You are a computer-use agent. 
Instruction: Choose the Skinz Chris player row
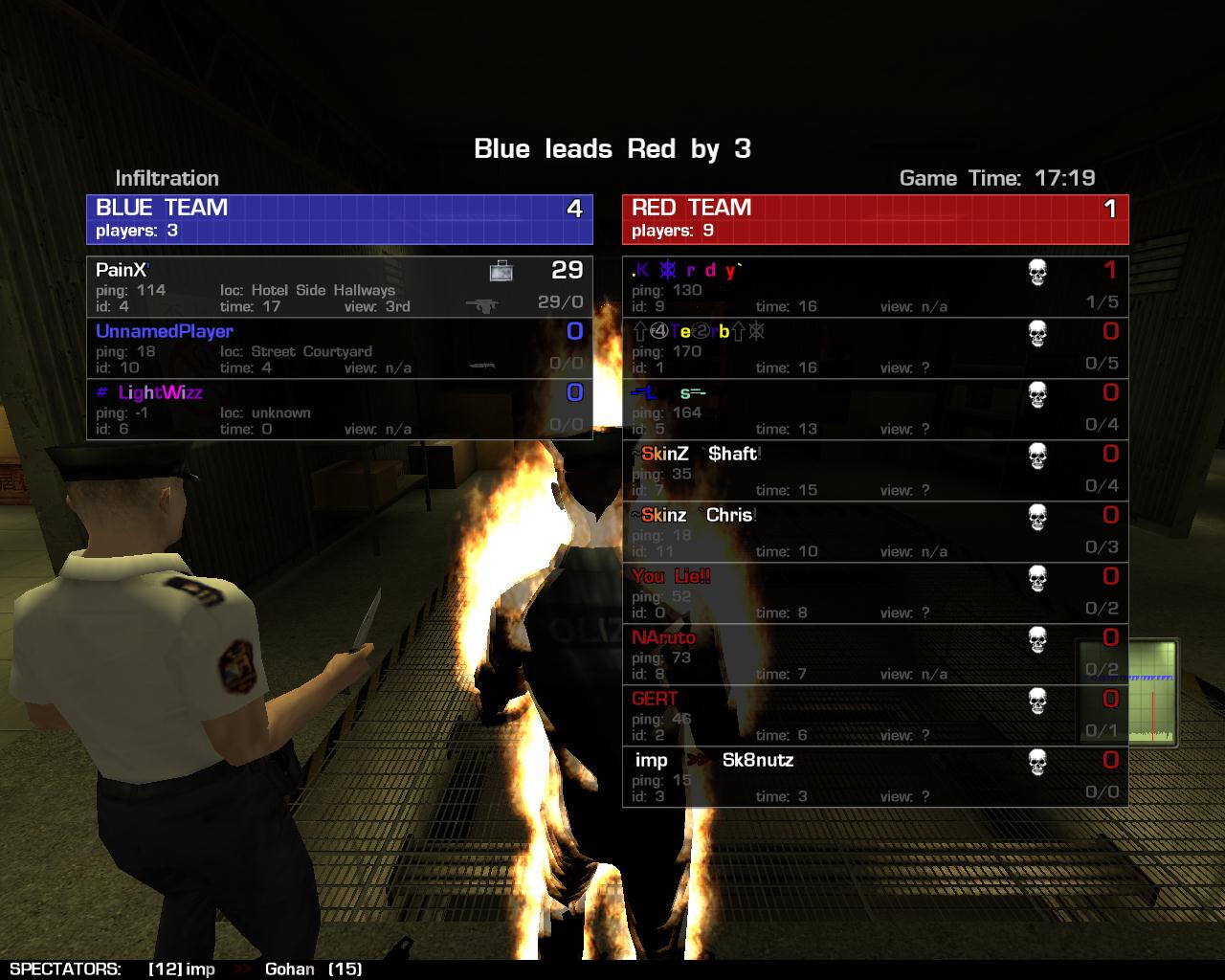(875, 532)
